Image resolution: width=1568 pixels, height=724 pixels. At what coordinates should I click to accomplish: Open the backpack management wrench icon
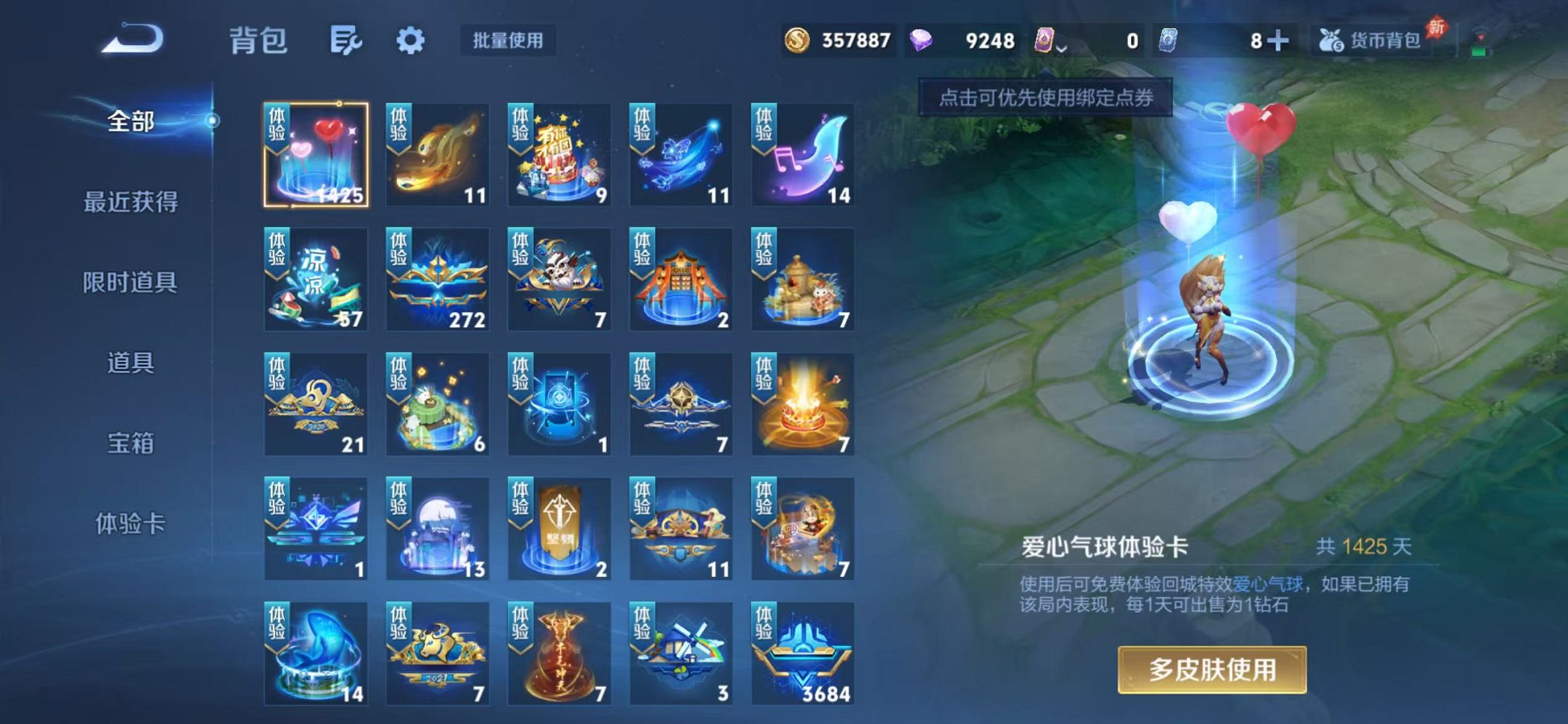(x=348, y=42)
